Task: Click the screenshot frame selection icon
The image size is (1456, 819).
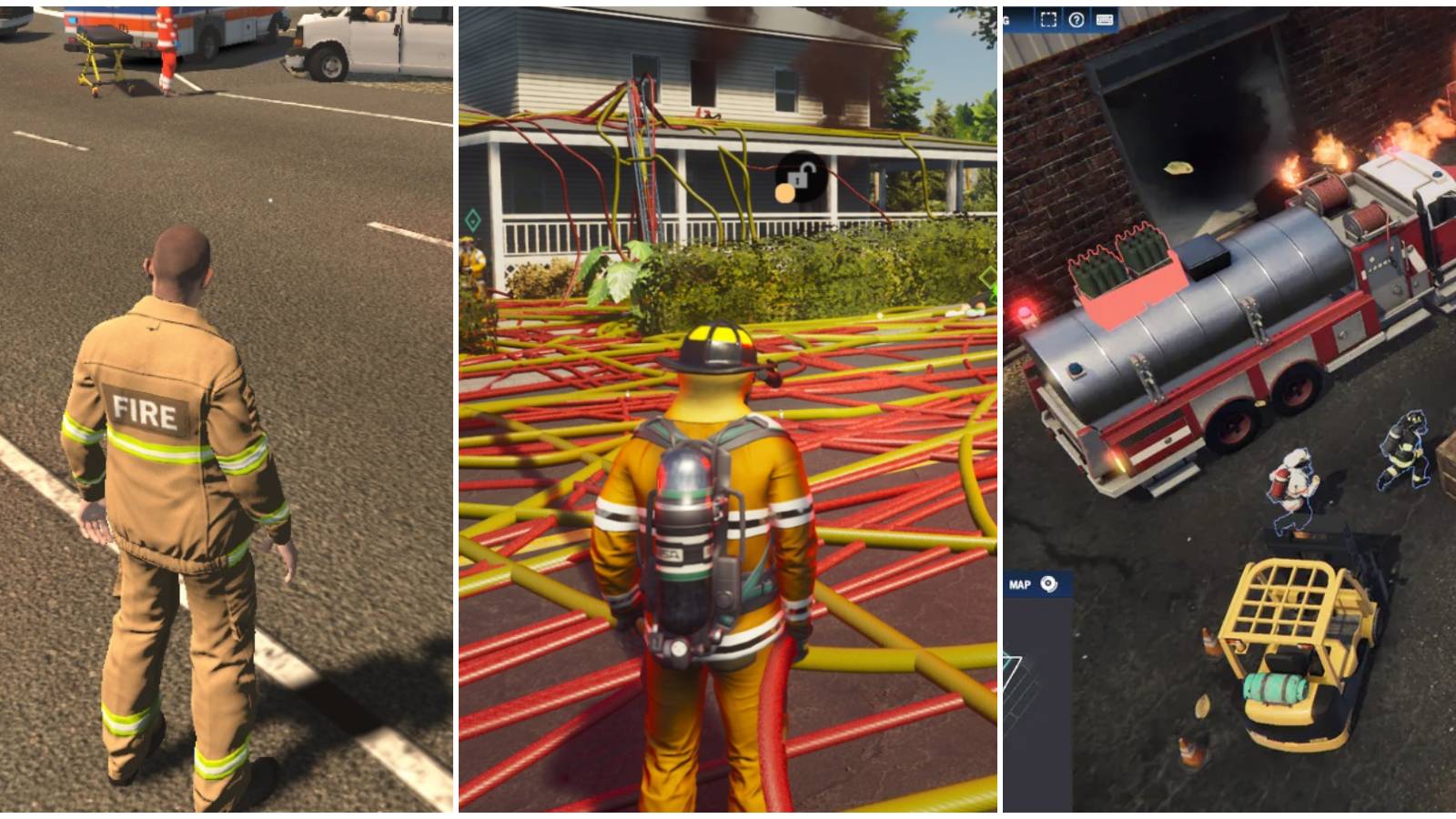Action: click(x=1048, y=20)
